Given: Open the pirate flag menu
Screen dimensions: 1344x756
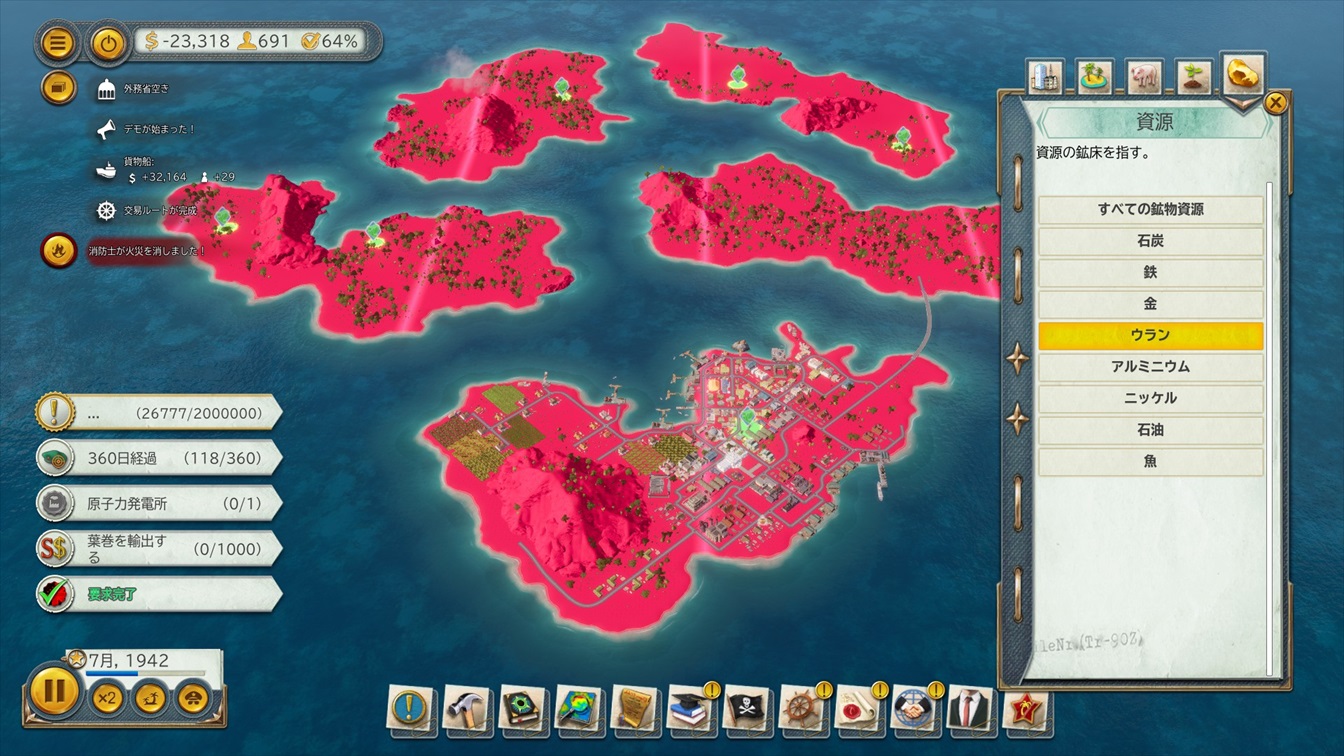Looking at the screenshot, I should point(746,706).
